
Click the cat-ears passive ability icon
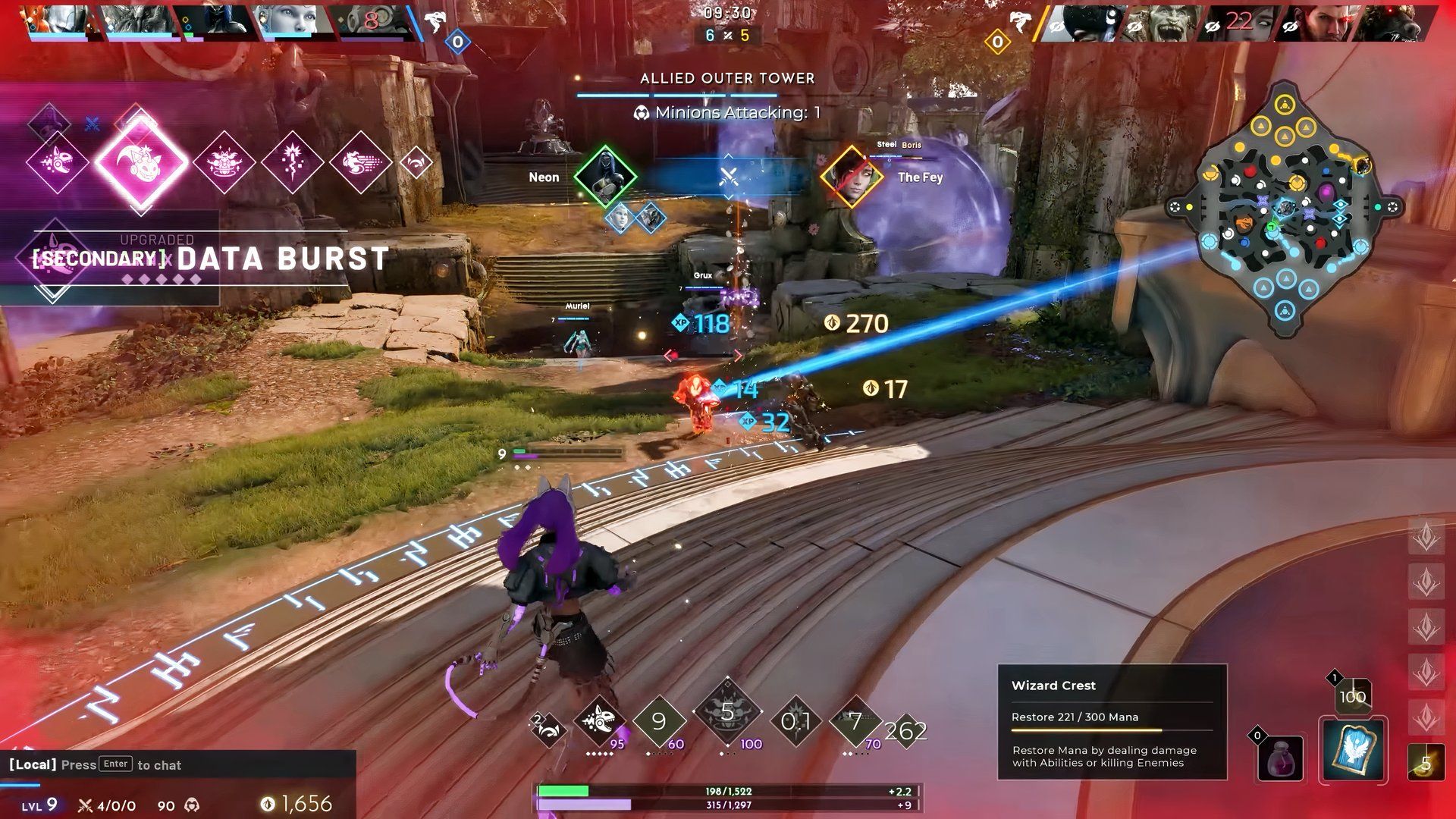pyautogui.click(x=549, y=730)
